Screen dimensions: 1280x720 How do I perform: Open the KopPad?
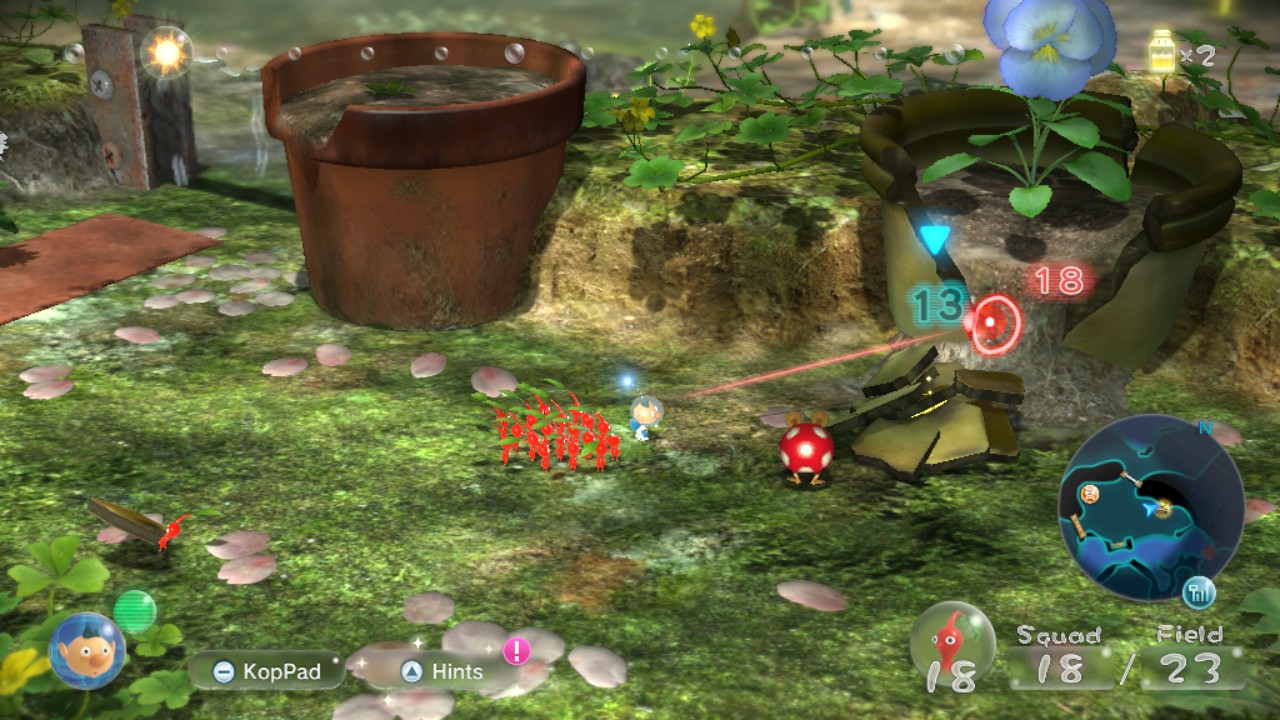coord(266,671)
